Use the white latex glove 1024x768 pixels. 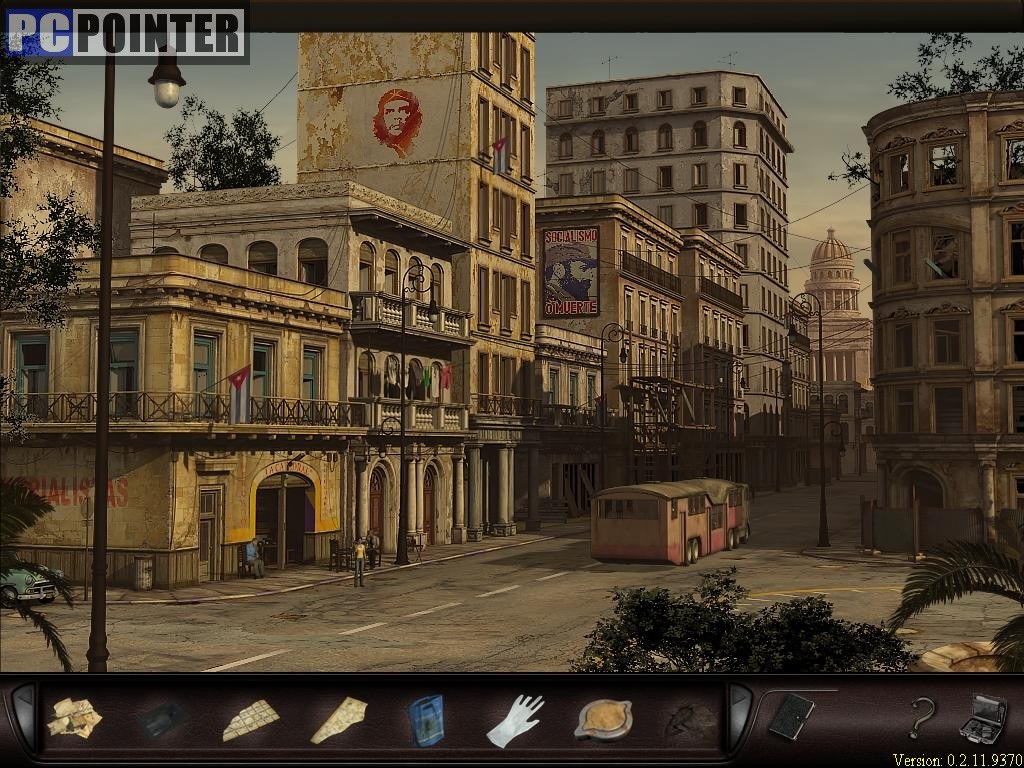point(516,720)
